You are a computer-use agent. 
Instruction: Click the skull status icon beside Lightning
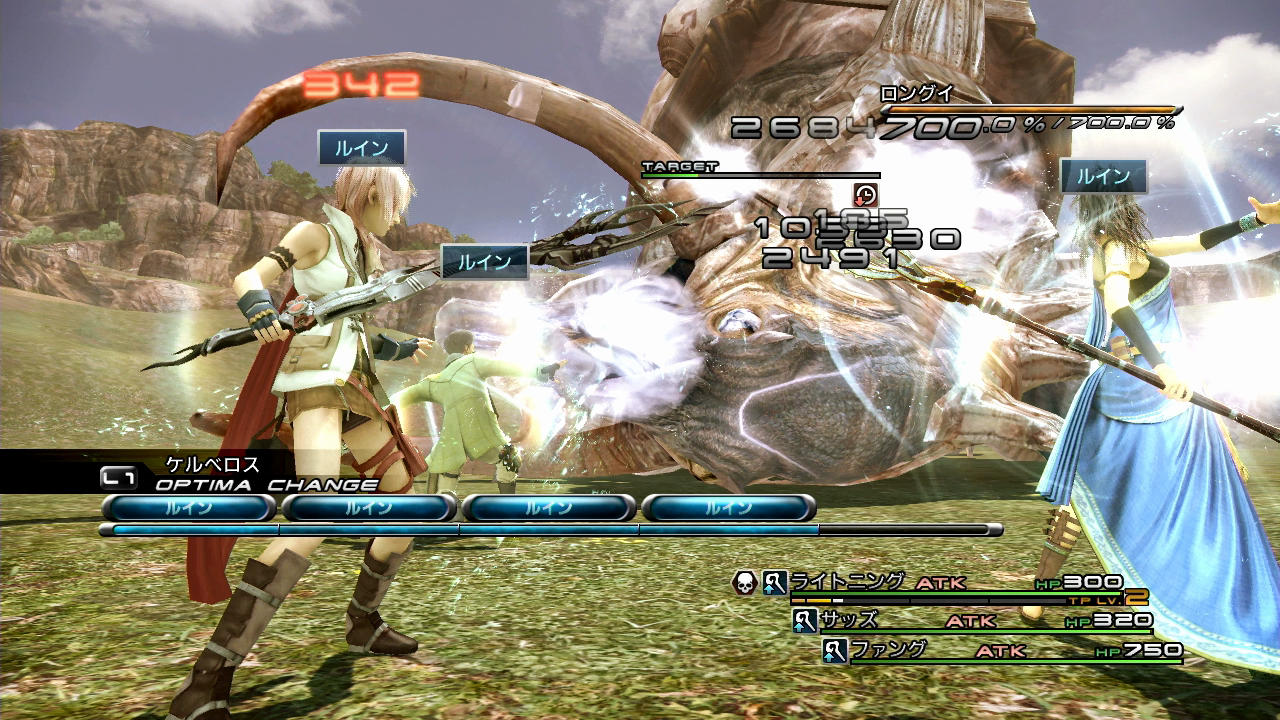[744, 583]
